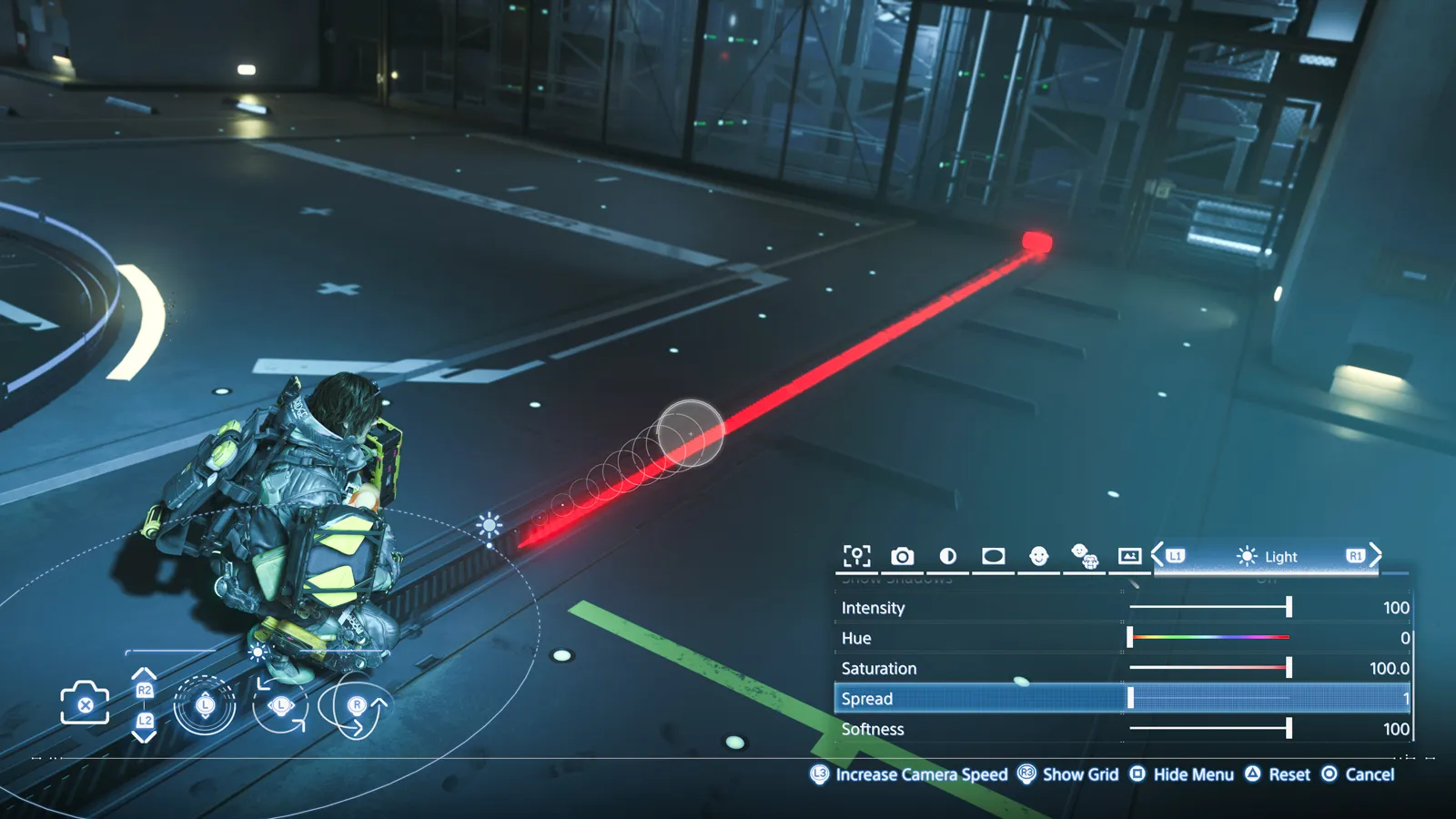
Task: Open the two-faces characters tab
Action: pyautogui.click(x=1084, y=556)
